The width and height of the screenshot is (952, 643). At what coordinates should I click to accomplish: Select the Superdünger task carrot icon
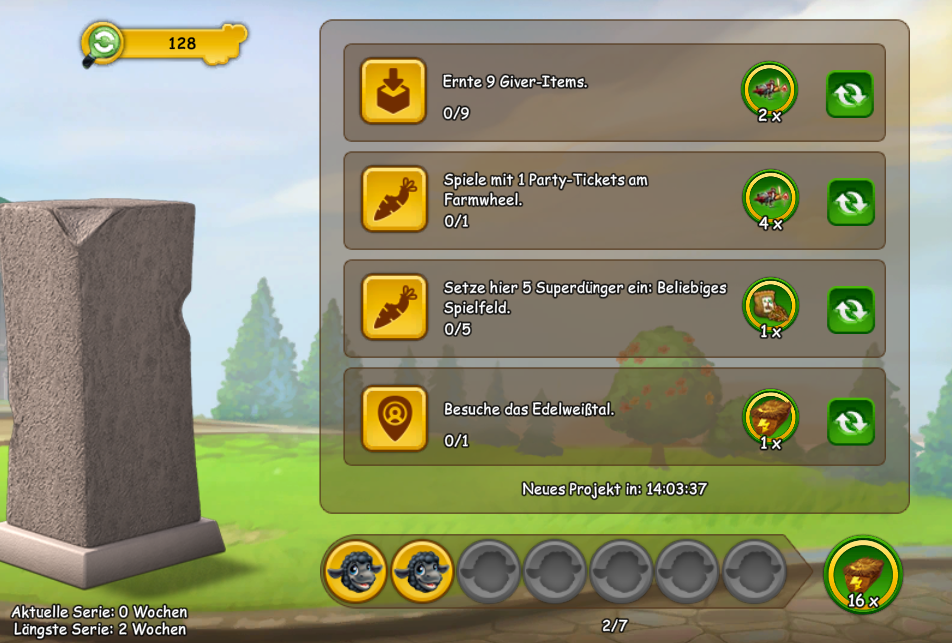coord(393,307)
